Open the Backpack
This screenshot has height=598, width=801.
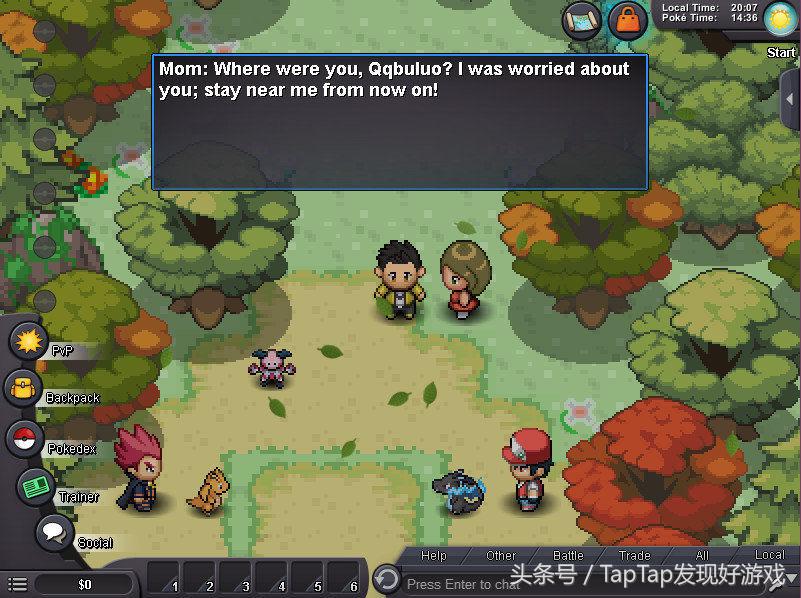point(23,389)
